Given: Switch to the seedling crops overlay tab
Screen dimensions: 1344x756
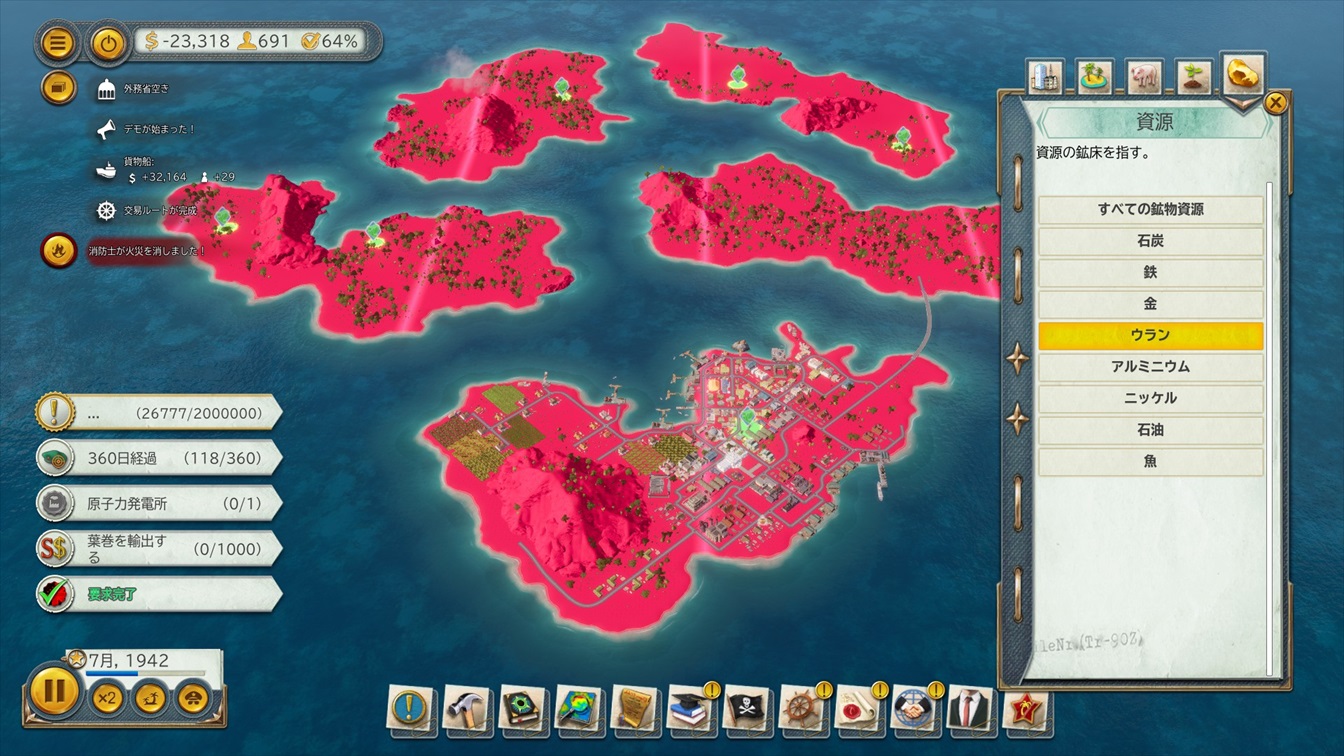Looking at the screenshot, I should coord(1193,75).
